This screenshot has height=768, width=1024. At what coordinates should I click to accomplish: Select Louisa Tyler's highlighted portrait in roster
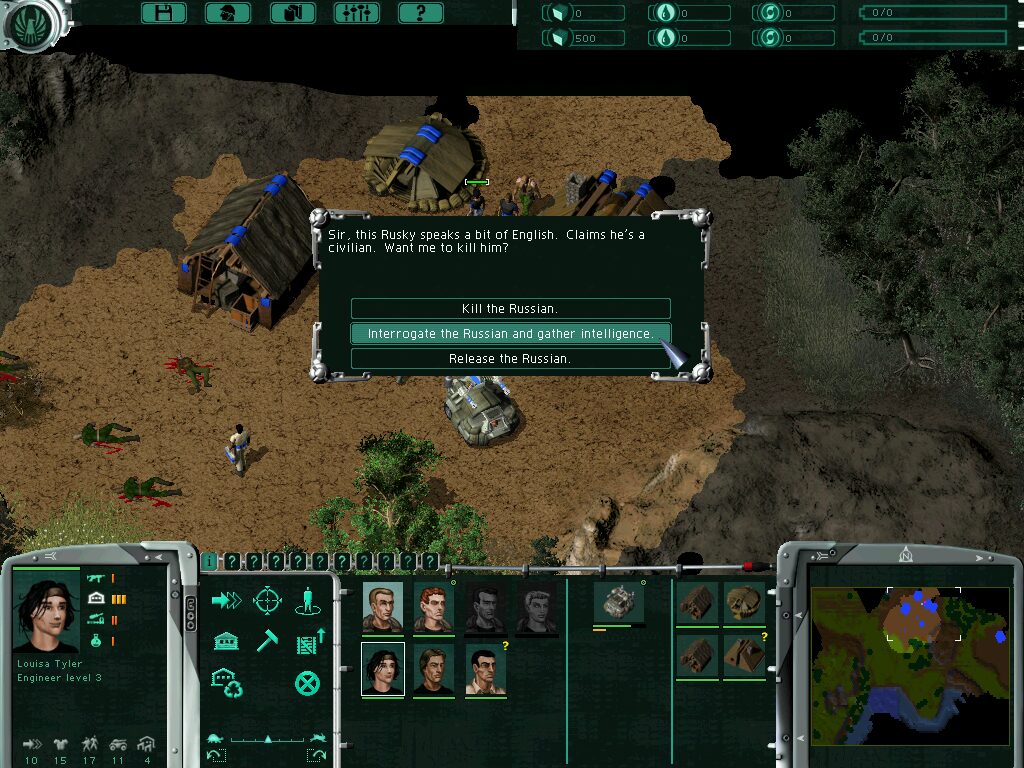pyautogui.click(x=383, y=669)
